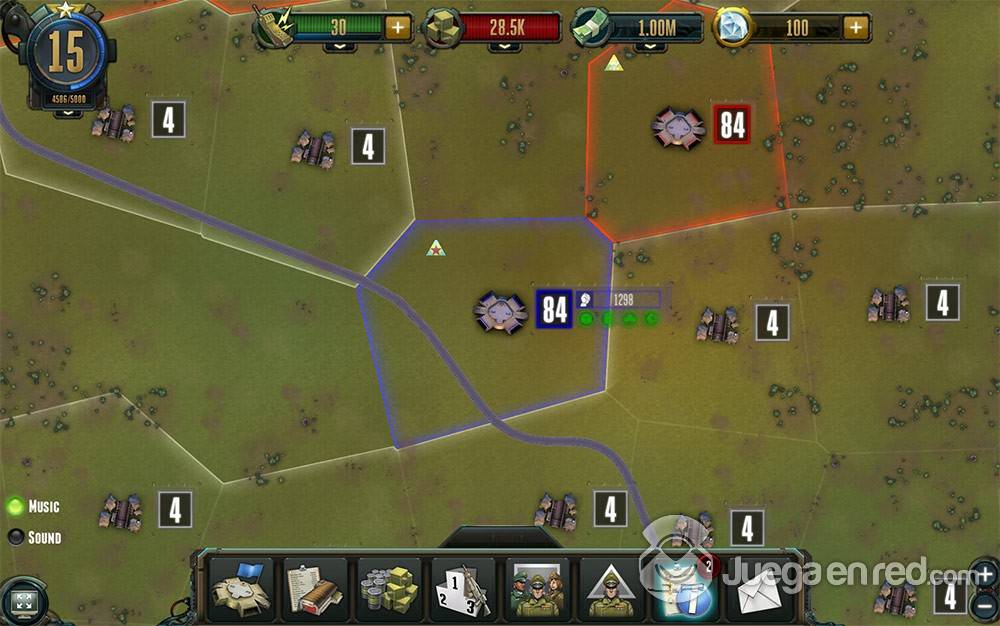Open the officers group portrait icon
Screen dimensions: 1000x626
tap(537, 589)
